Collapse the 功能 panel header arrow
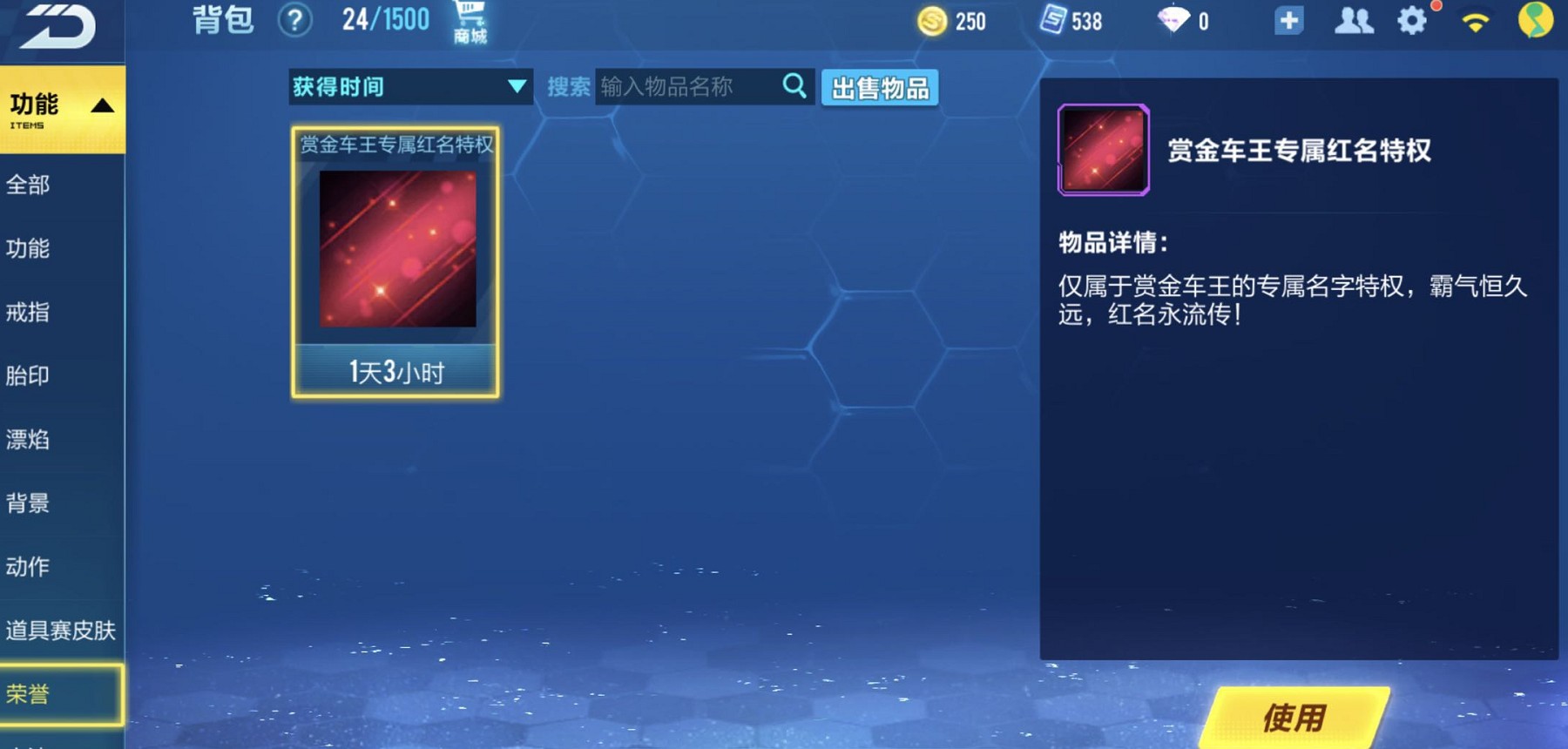 [x=104, y=105]
